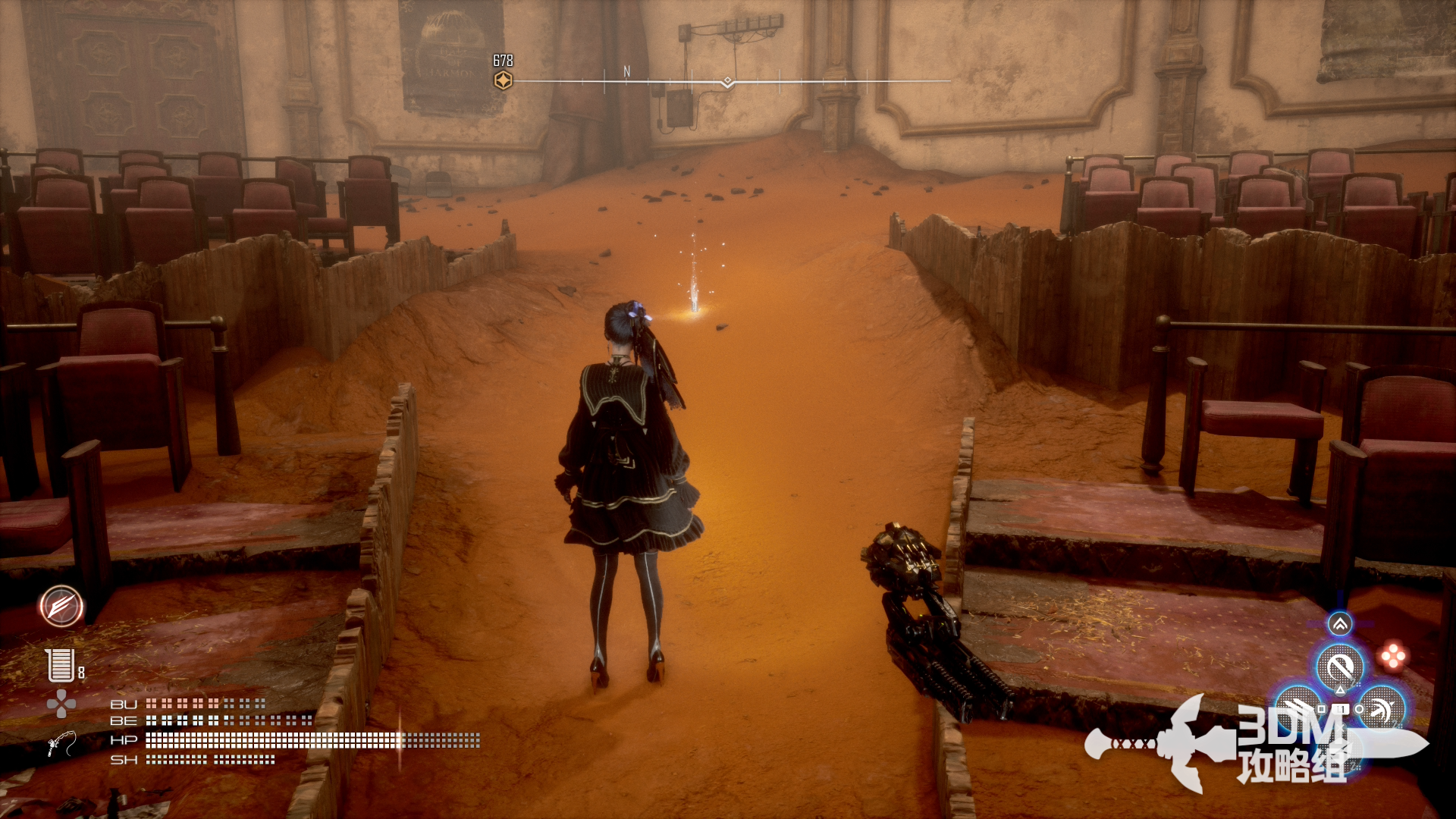This screenshot has width=1456, height=819.
Task: Use the healing potion canister item
Action: 60,665
